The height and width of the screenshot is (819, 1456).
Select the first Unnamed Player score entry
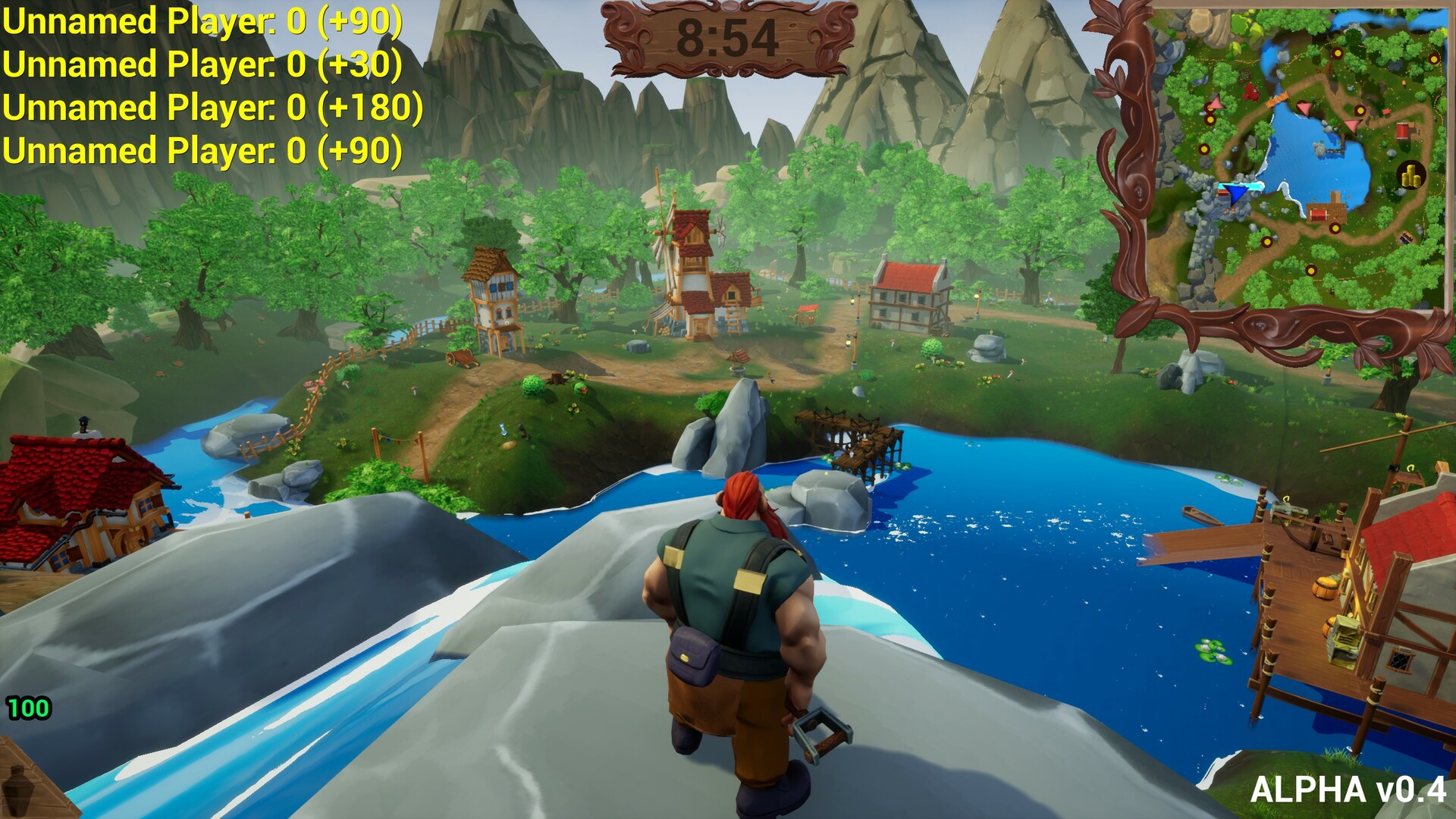(201, 20)
